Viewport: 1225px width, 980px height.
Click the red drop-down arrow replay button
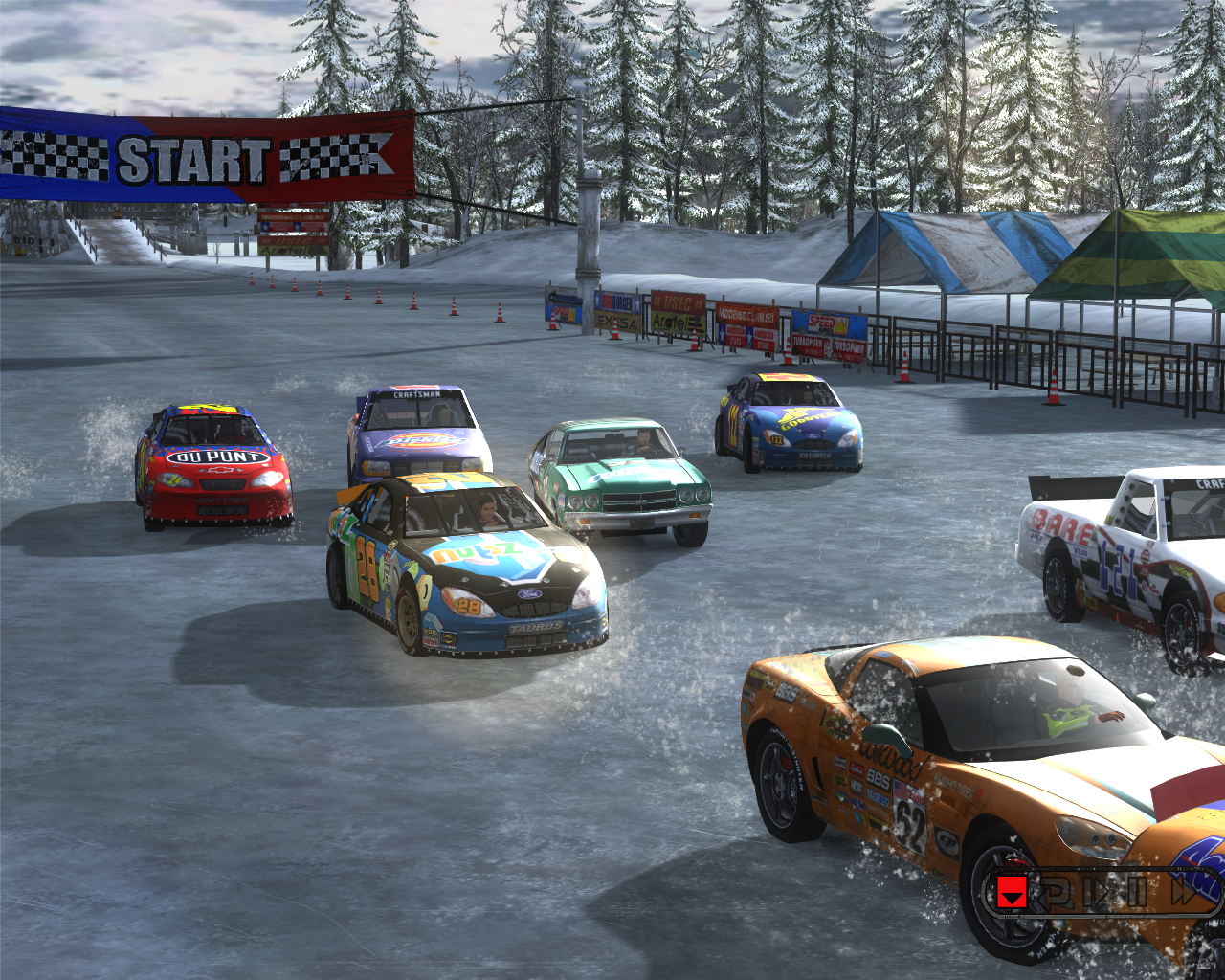(1012, 892)
